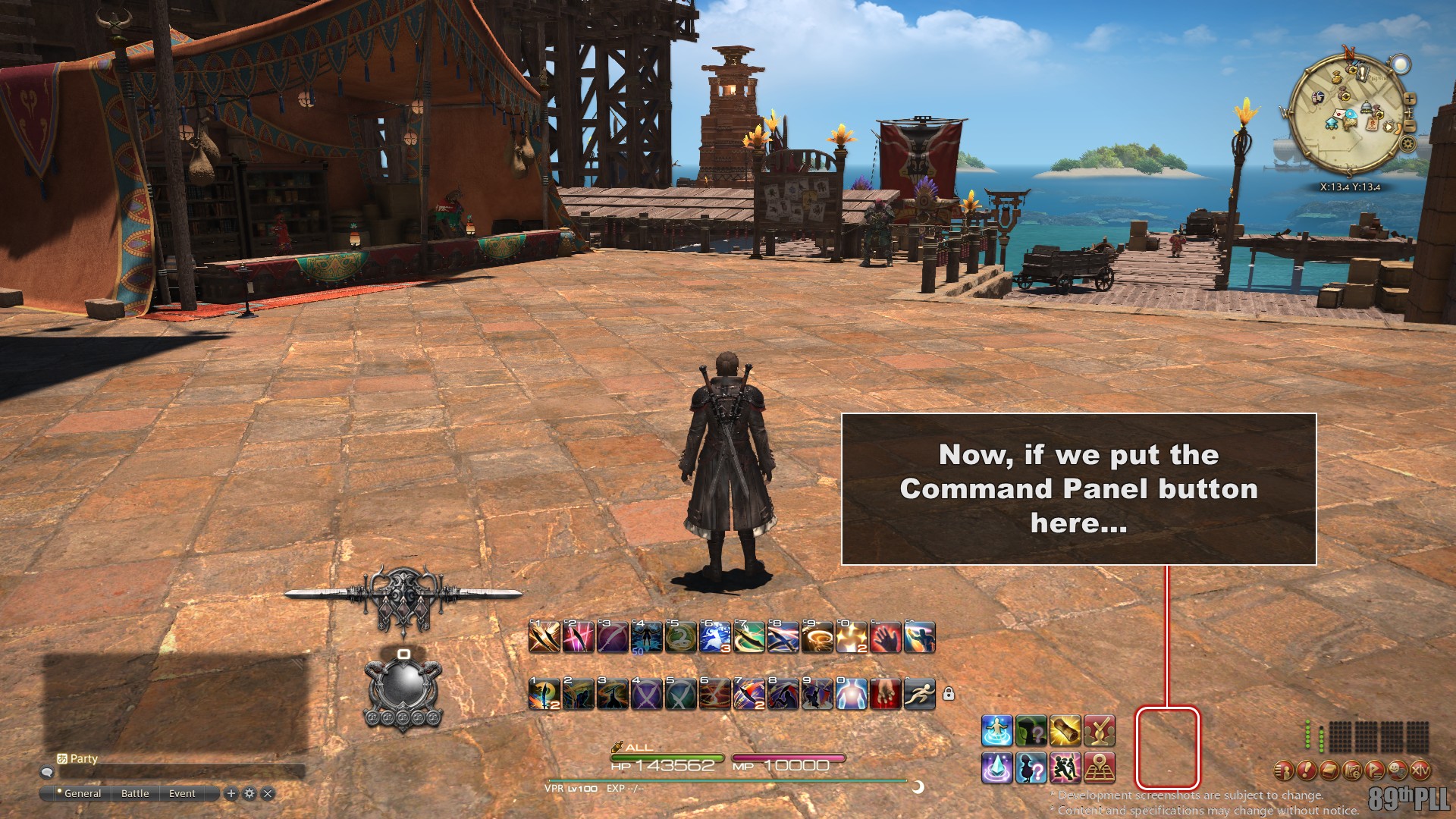Open the Battle chat tab

(x=135, y=793)
